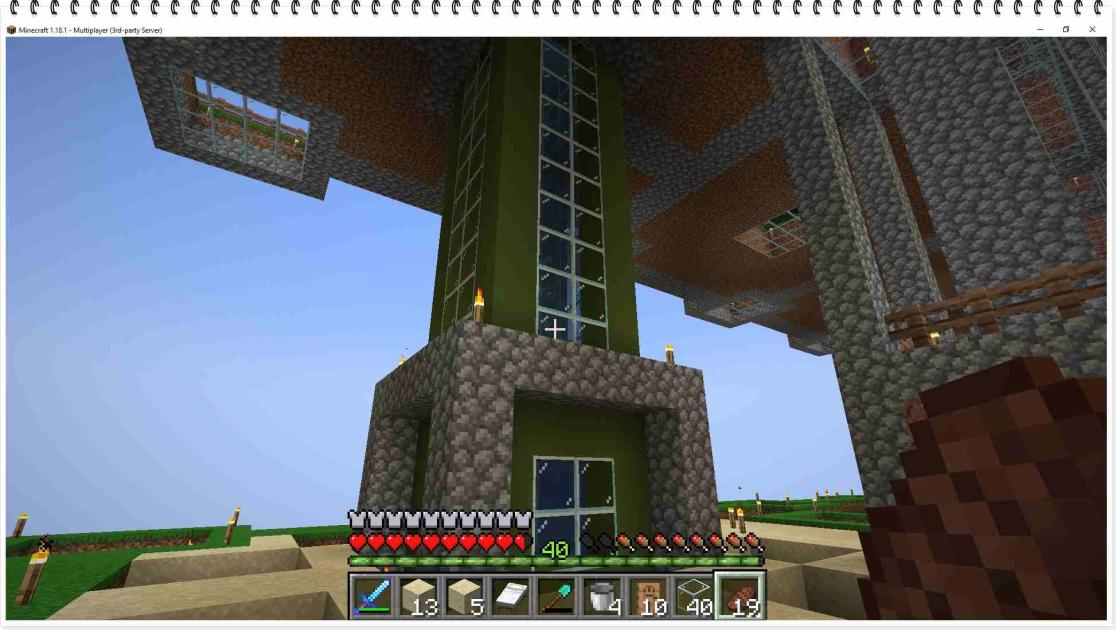Switch to the white flat item slot
This screenshot has width=1116, height=630.
point(509,597)
